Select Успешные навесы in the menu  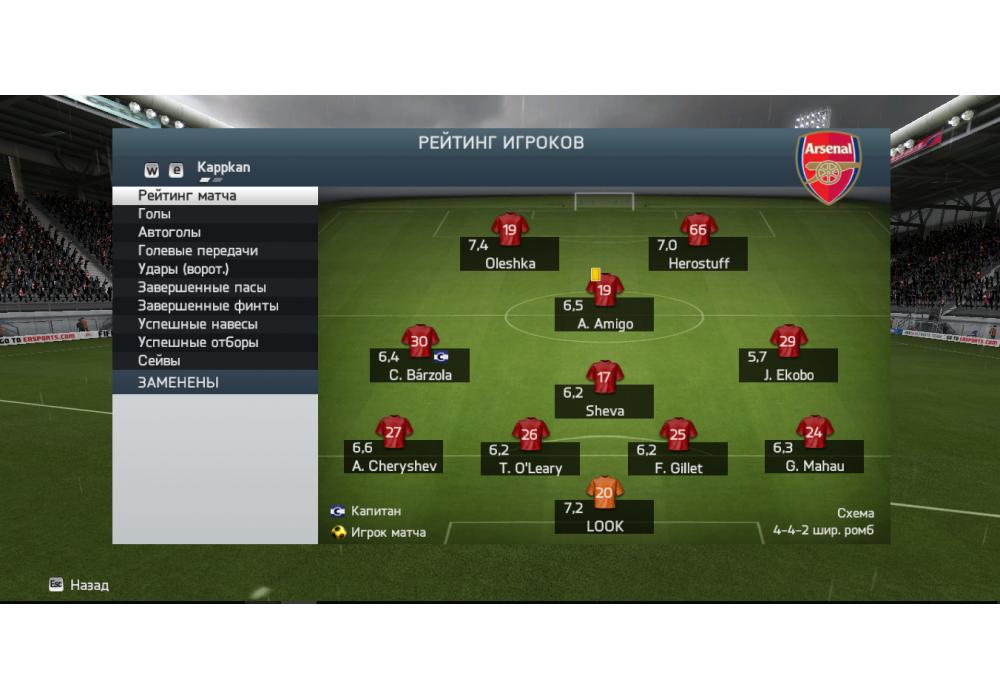click(x=215, y=324)
